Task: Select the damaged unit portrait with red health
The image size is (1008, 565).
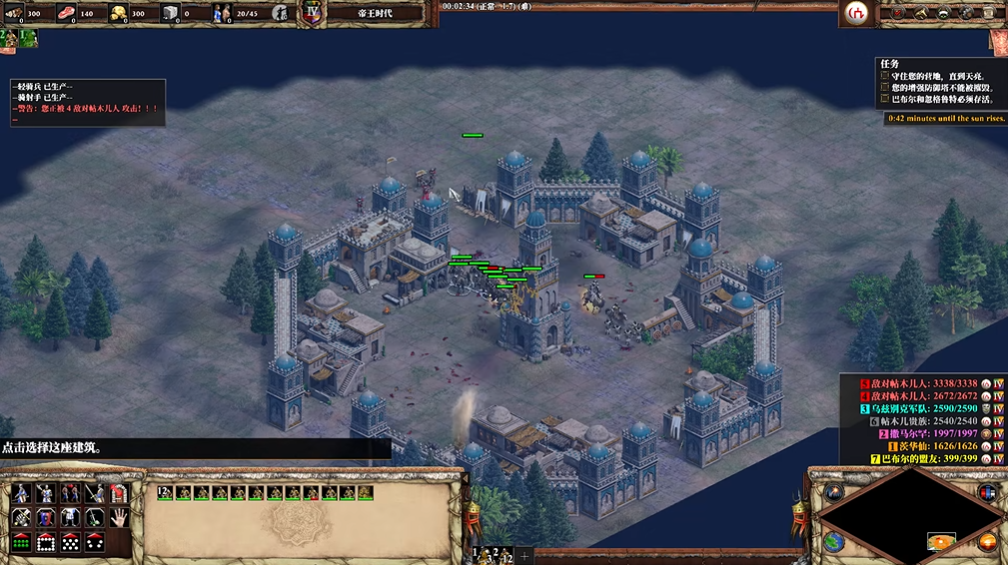Action: coord(310,492)
